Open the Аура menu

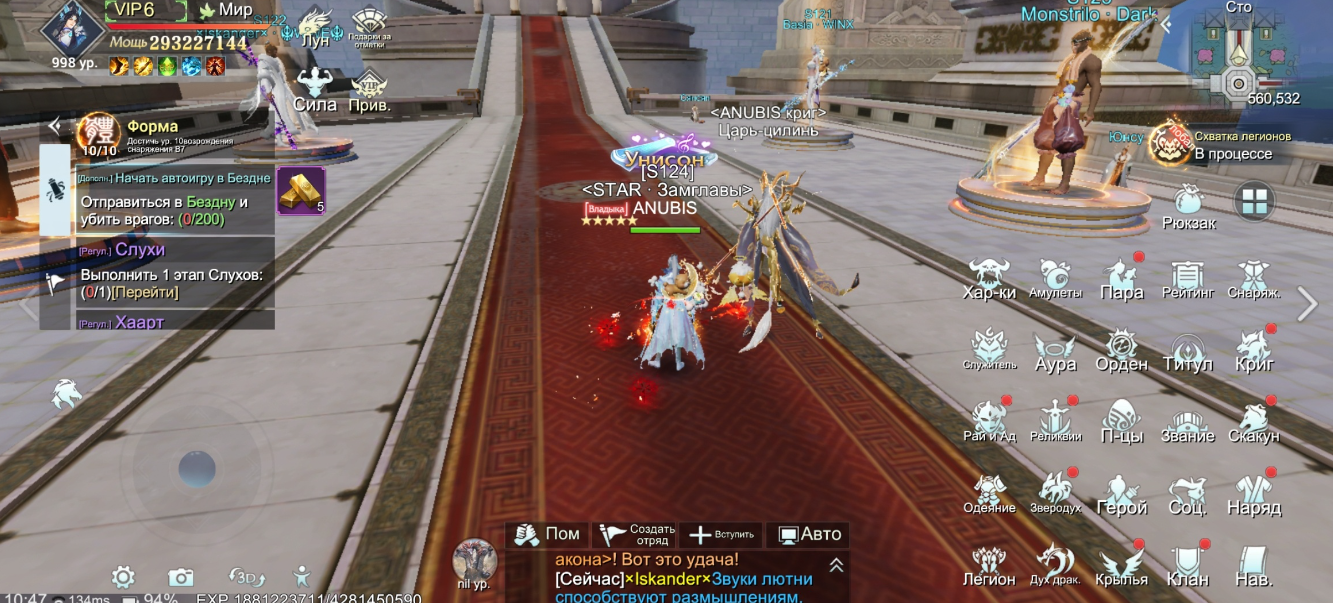pyautogui.click(x=1055, y=351)
